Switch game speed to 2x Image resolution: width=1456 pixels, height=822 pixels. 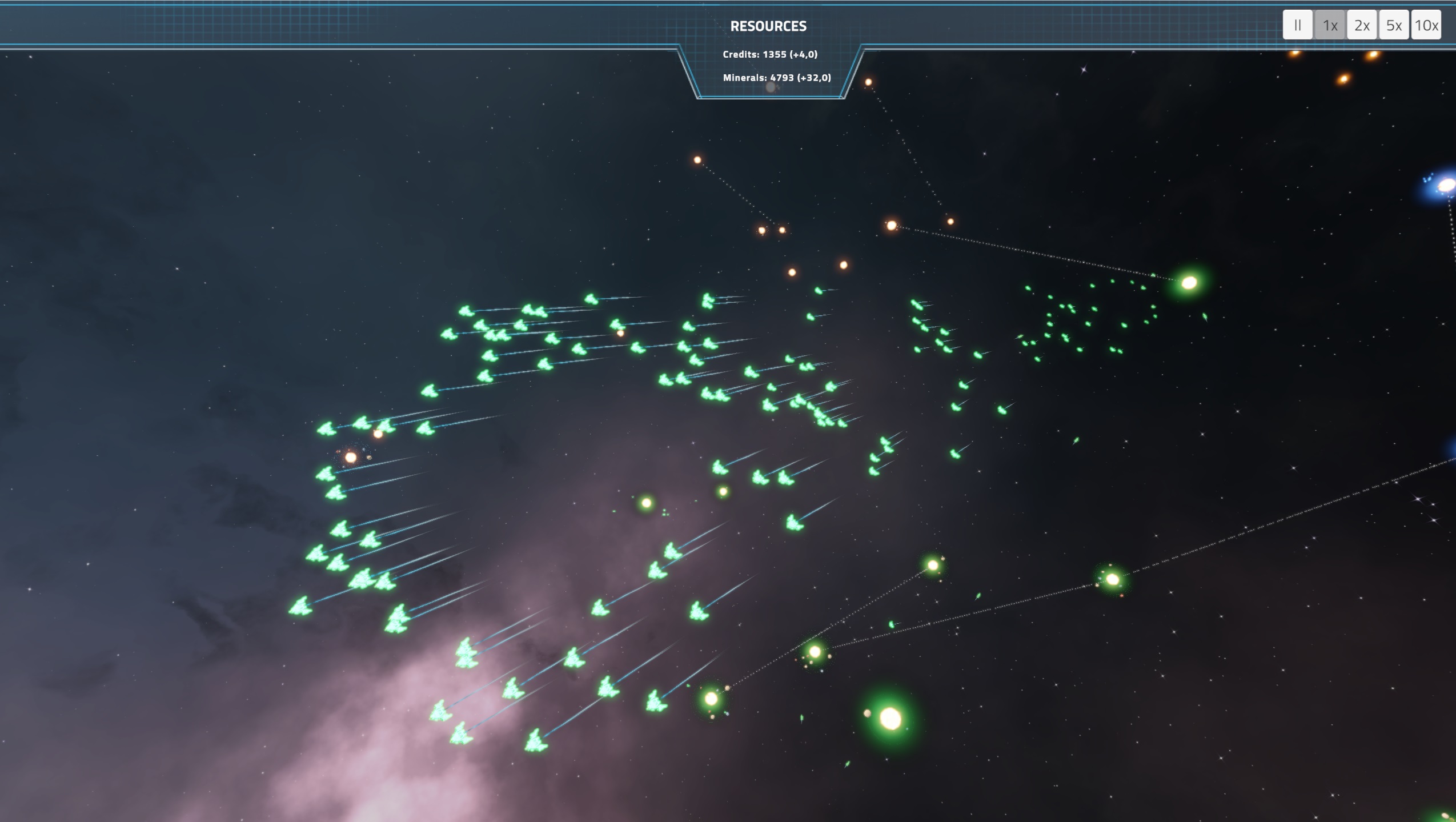point(1362,25)
